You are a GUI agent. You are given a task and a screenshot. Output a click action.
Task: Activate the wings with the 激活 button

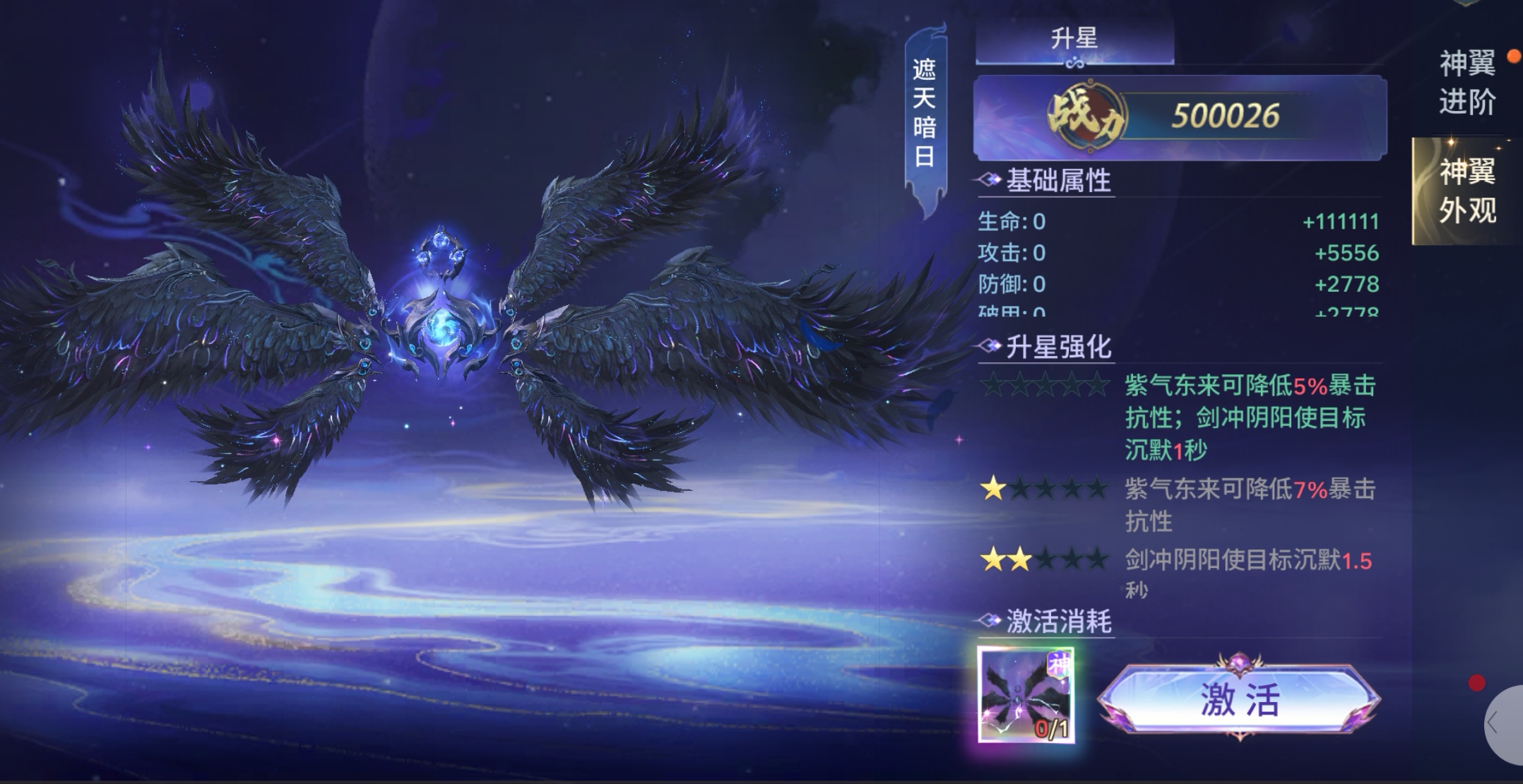pyautogui.click(x=1239, y=699)
